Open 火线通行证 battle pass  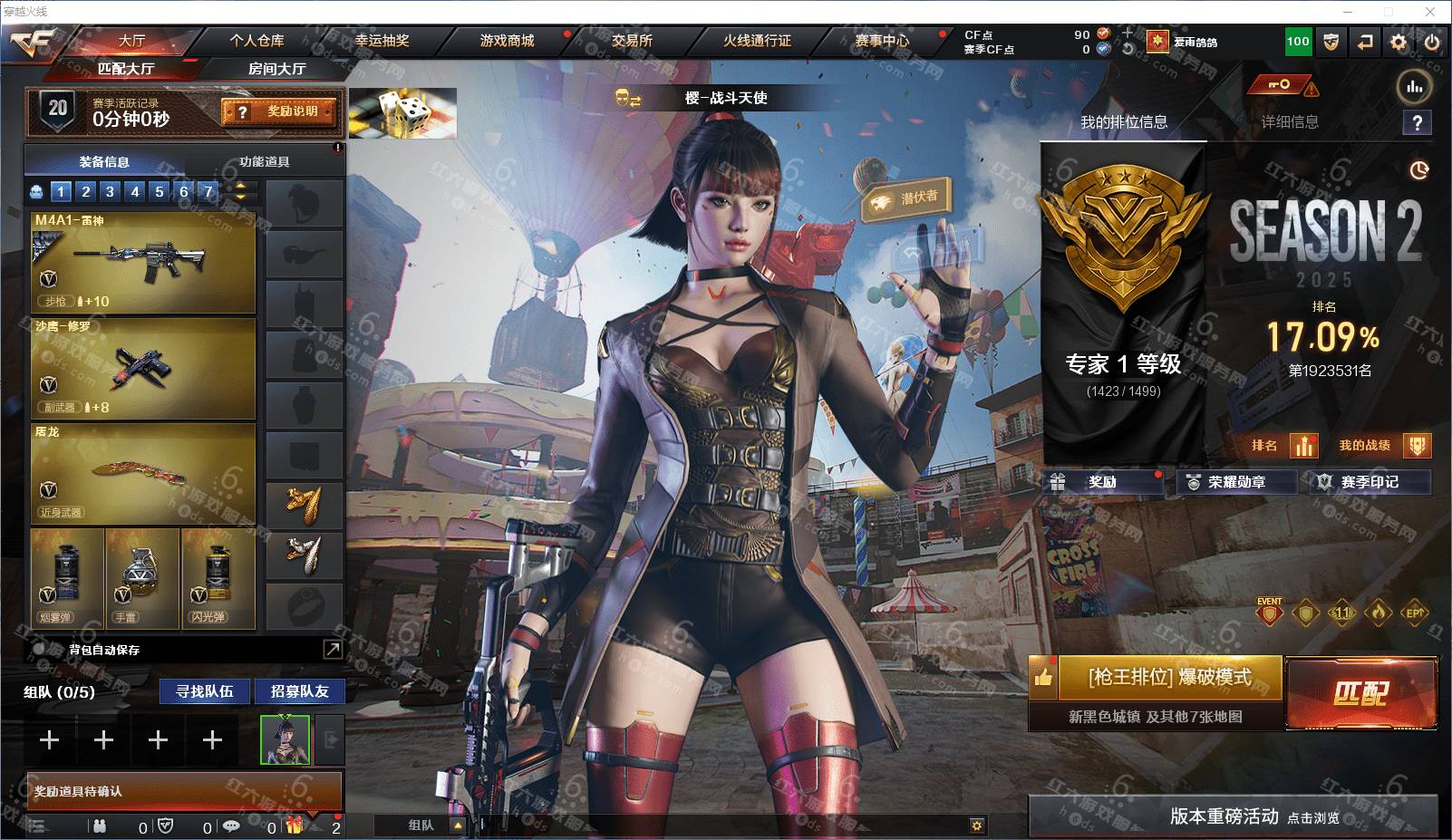(x=757, y=41)
